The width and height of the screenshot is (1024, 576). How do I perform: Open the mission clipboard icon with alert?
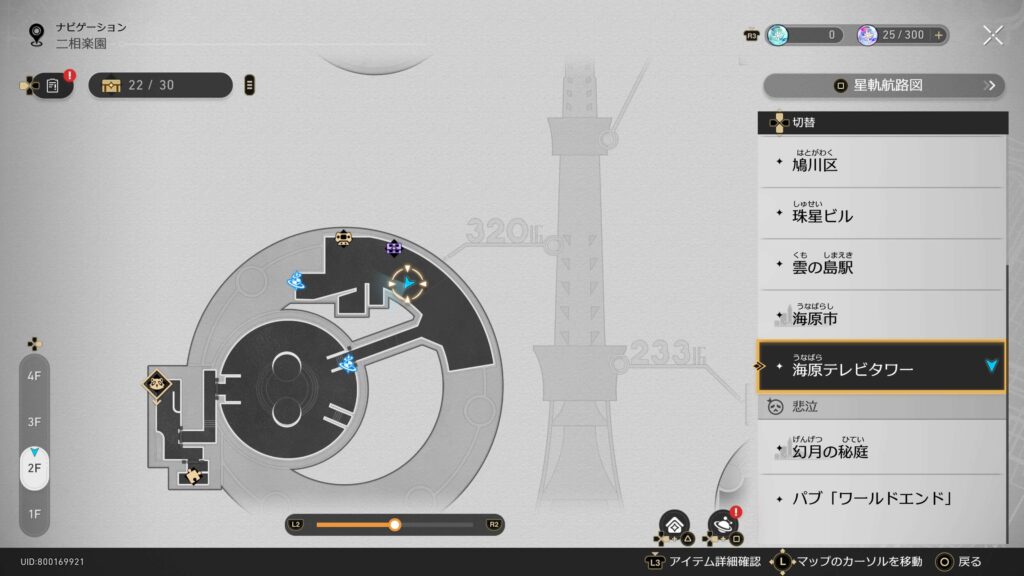(x=52, y=86)
